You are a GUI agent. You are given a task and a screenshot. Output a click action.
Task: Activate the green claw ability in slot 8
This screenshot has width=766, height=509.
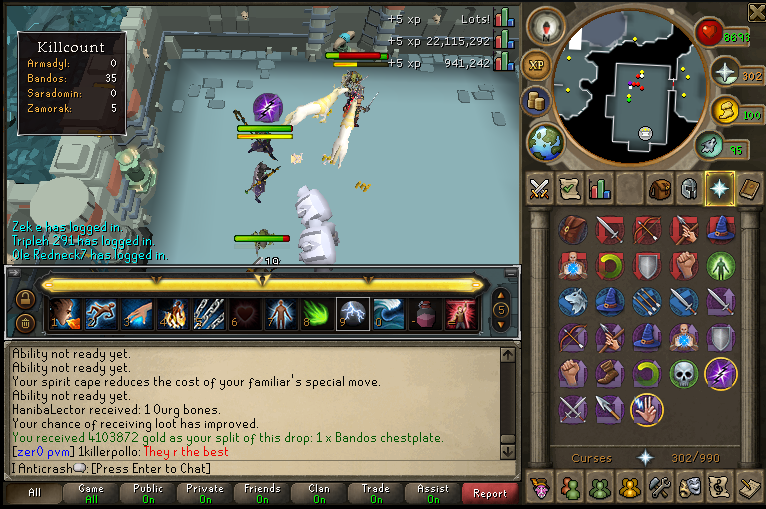point(317,314)
